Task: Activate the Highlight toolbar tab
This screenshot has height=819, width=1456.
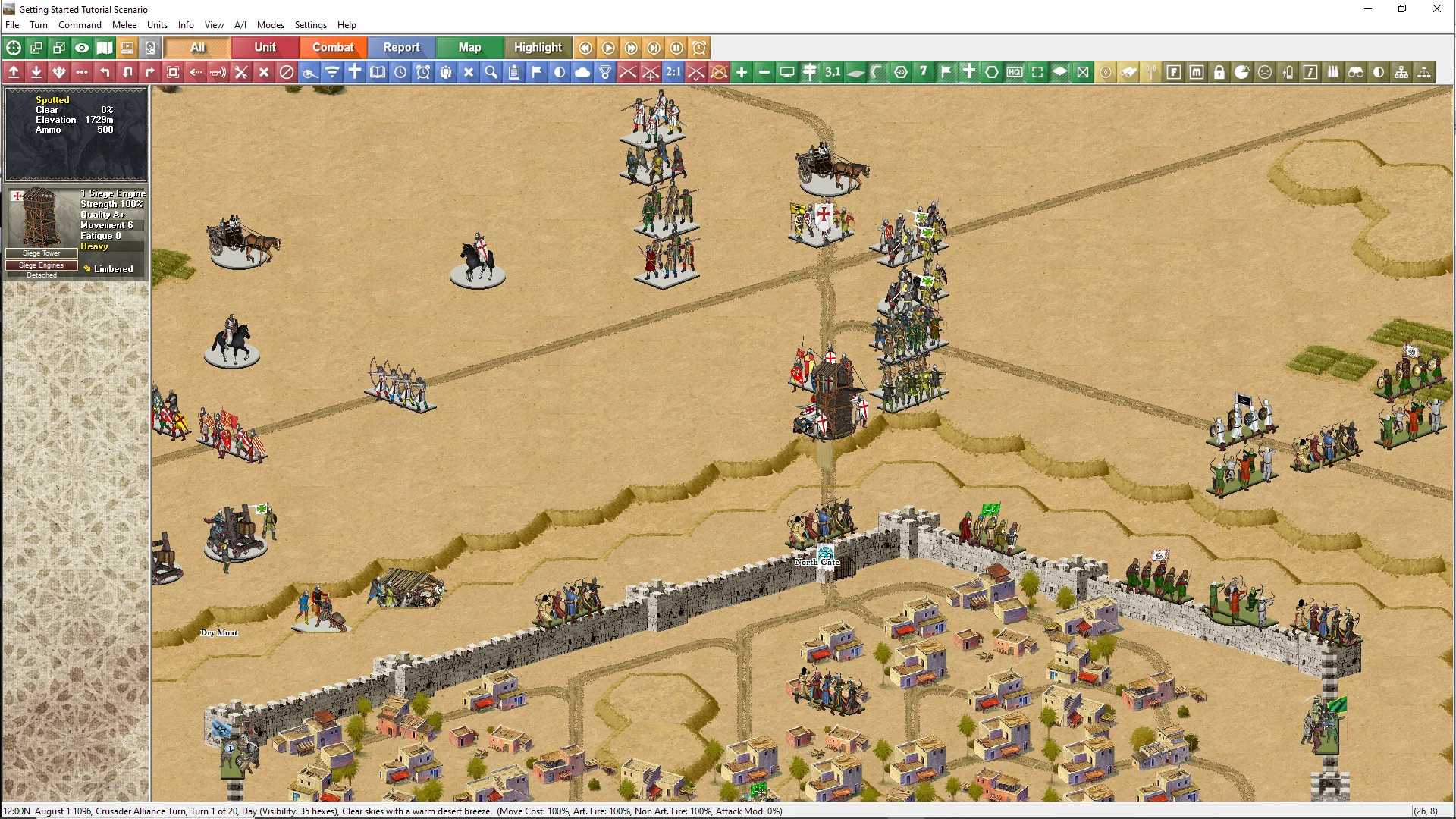Action: tap(538, 48)
